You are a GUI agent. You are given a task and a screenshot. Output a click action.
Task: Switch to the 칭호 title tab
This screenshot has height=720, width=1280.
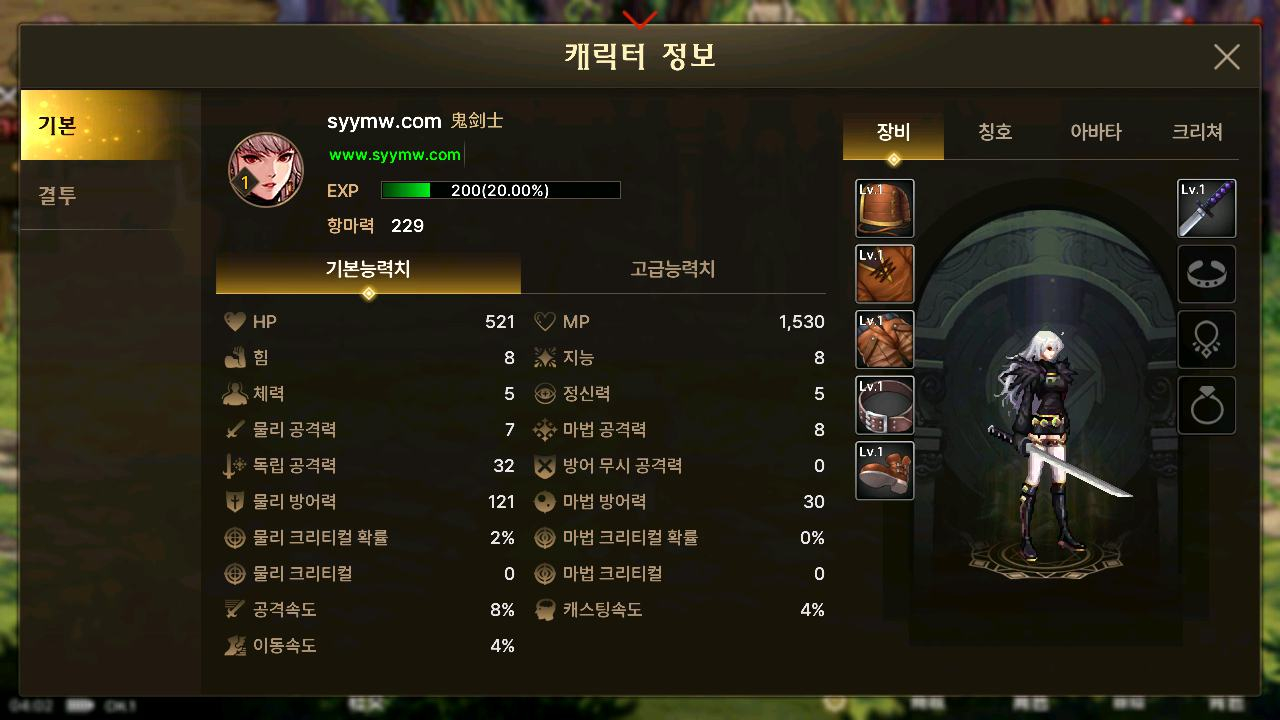[x=994, y=132]
